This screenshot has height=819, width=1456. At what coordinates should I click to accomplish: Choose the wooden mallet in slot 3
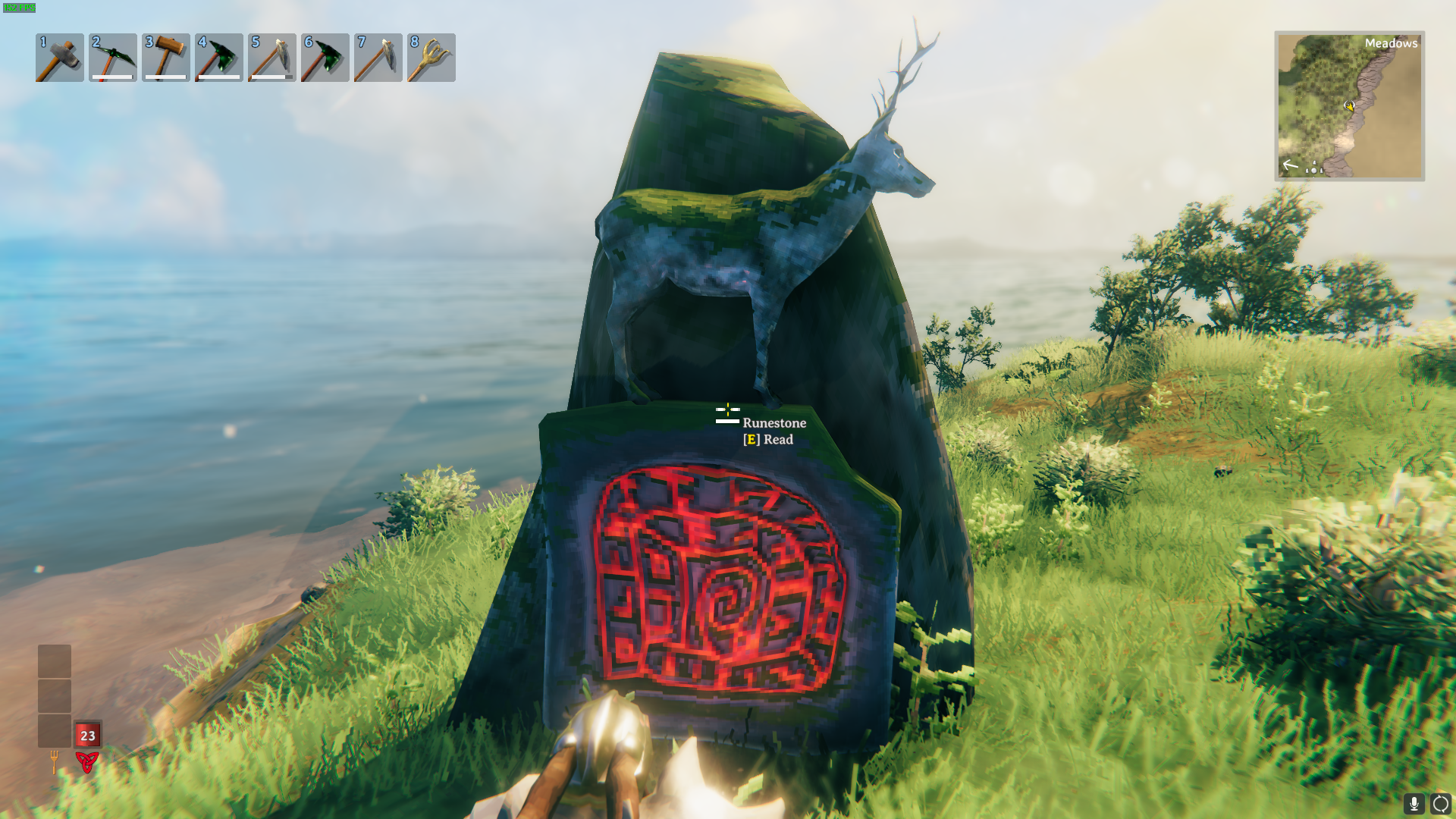point(166,58)
